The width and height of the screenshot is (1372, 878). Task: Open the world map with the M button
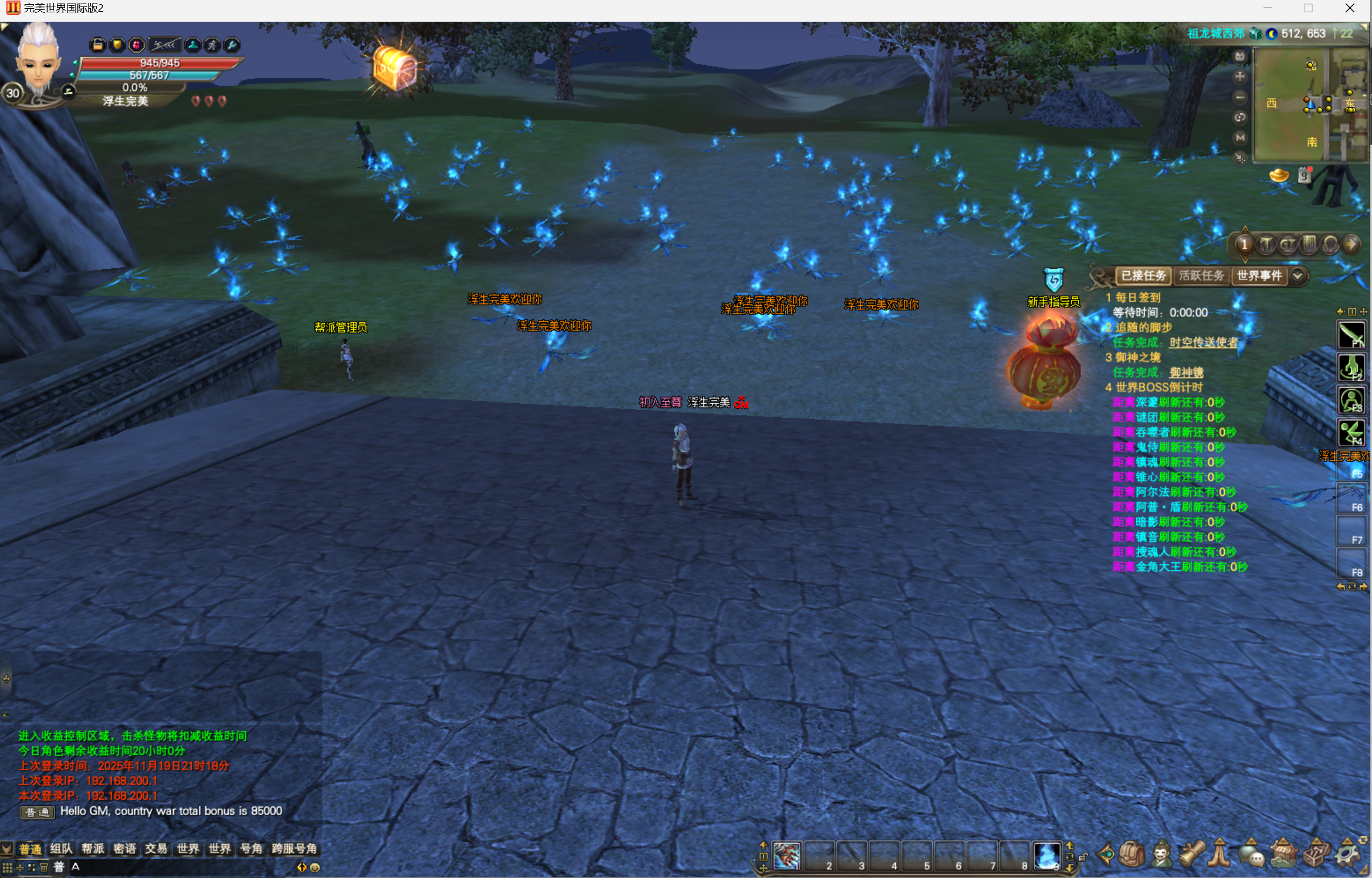(1239, 137)
